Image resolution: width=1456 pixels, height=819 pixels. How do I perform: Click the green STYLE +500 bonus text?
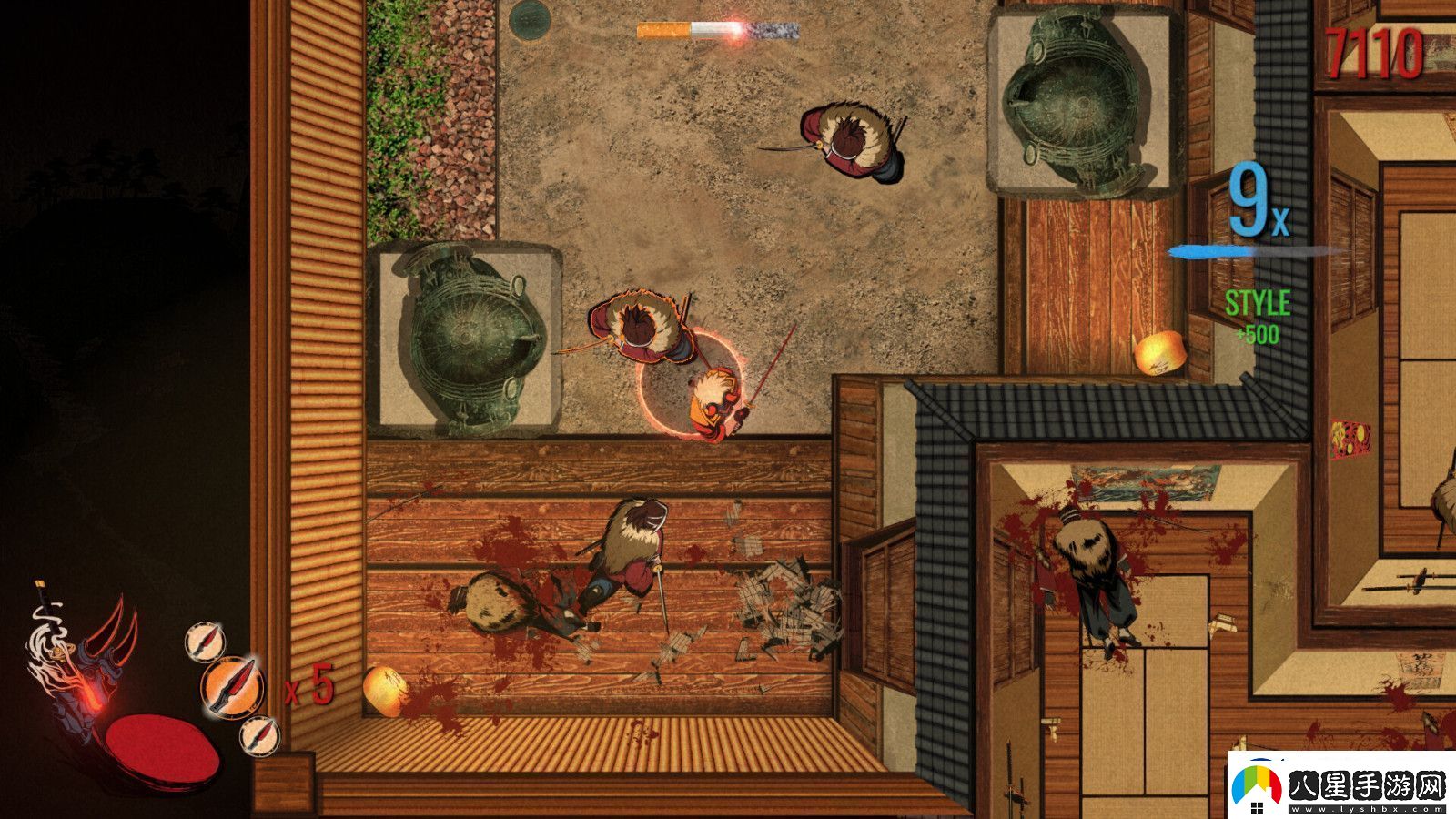pyautogui.click(x=1259, y=314)
